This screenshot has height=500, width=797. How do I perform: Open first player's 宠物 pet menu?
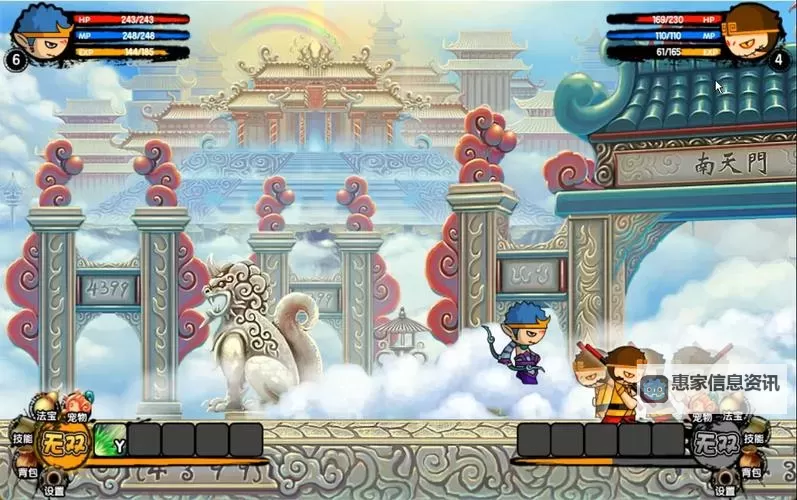click(x=76, y=413)
